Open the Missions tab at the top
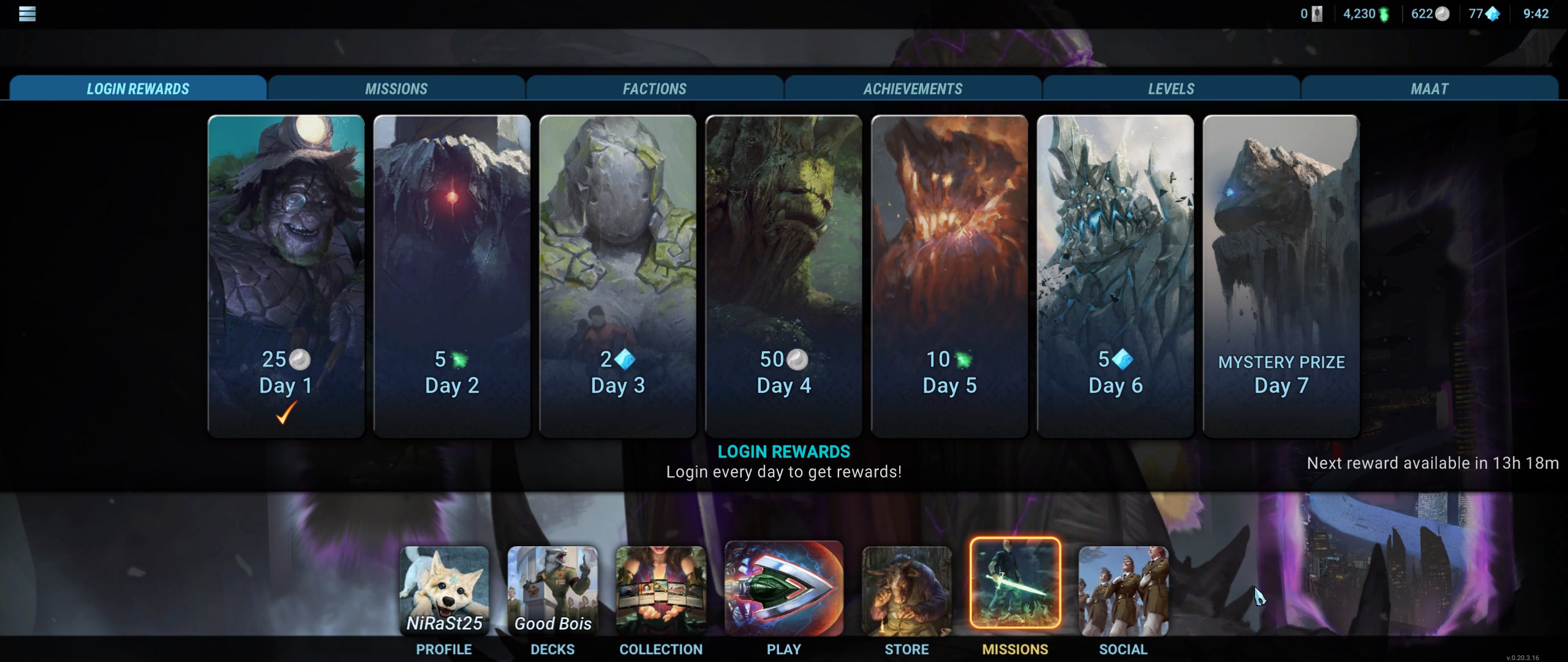 point(396,88)
